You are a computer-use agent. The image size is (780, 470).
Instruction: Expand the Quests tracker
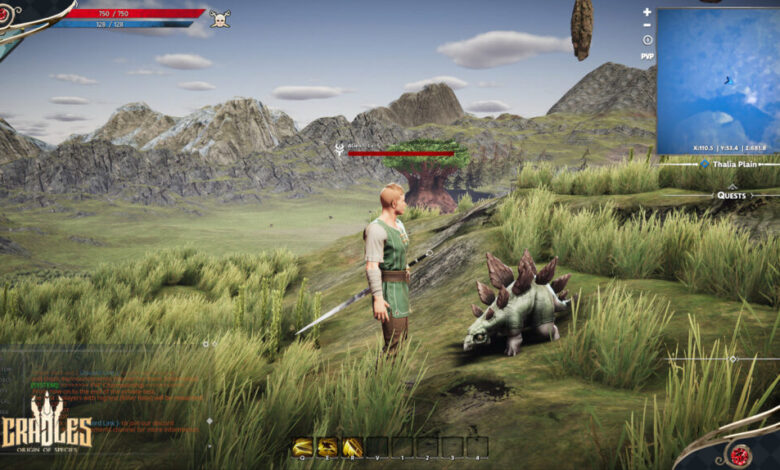point(732,195)
